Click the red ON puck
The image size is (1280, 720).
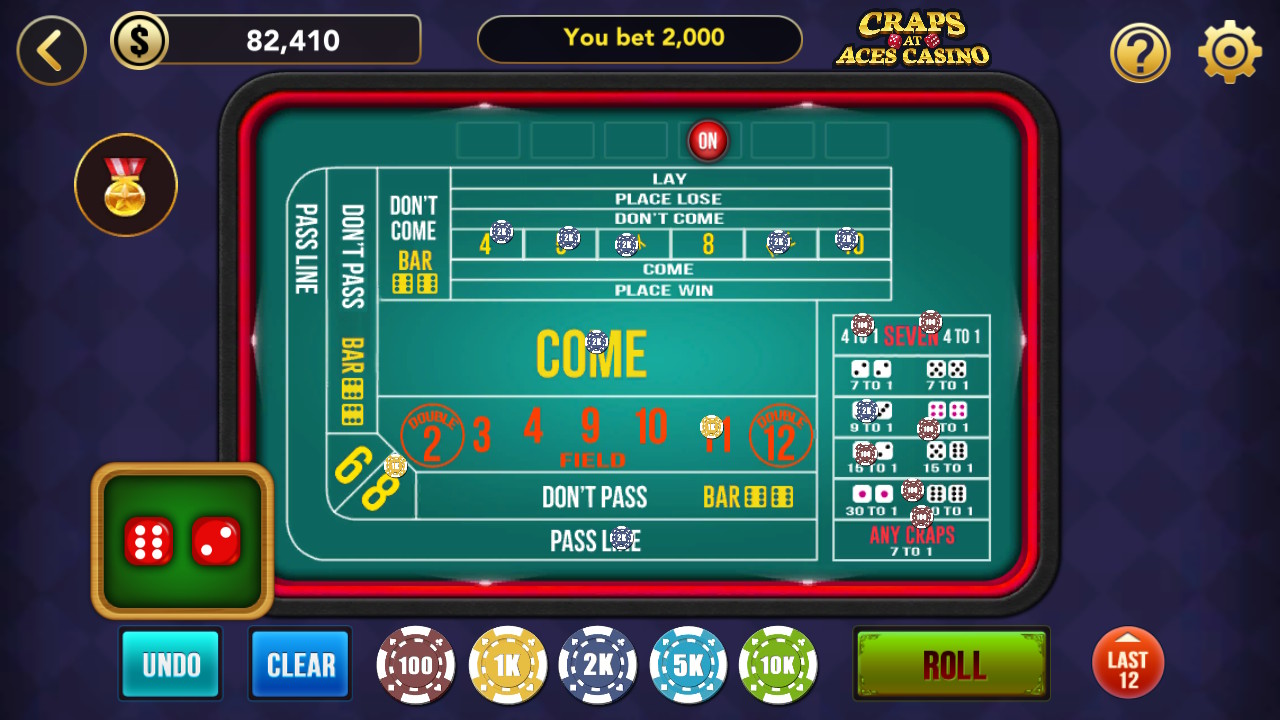click(708, 140)
